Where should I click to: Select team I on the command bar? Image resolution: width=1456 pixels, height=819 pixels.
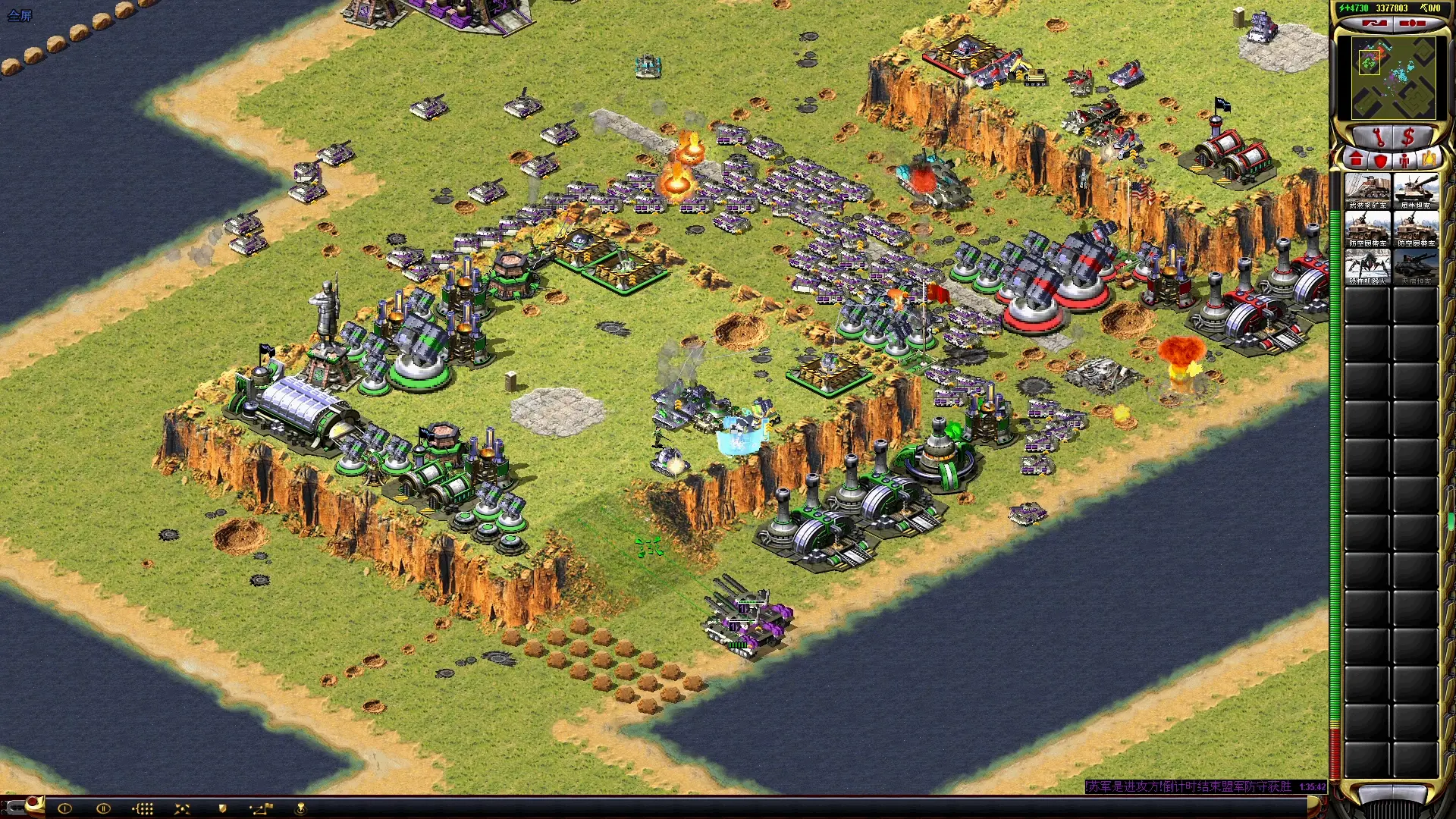tap(64, 808)
